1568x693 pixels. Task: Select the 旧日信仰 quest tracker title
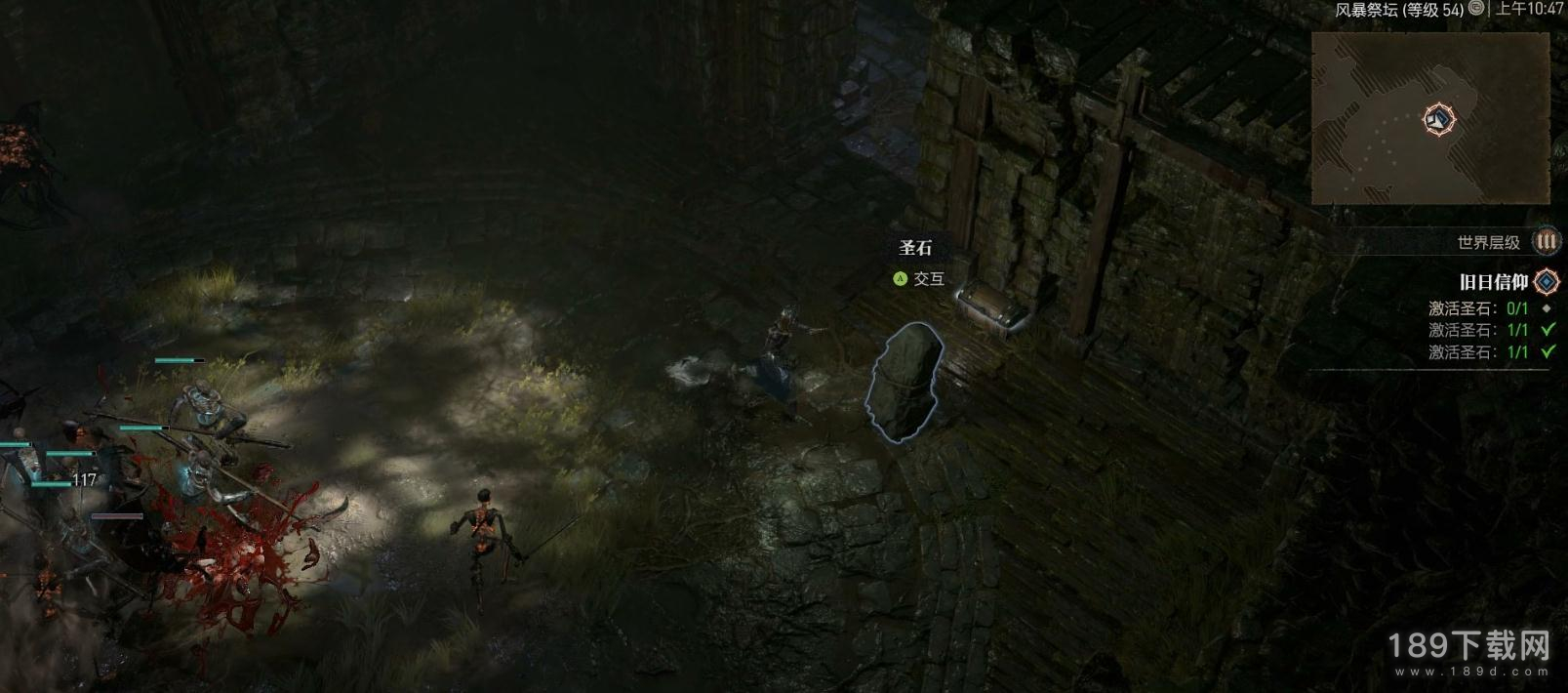click(1493, 282)
